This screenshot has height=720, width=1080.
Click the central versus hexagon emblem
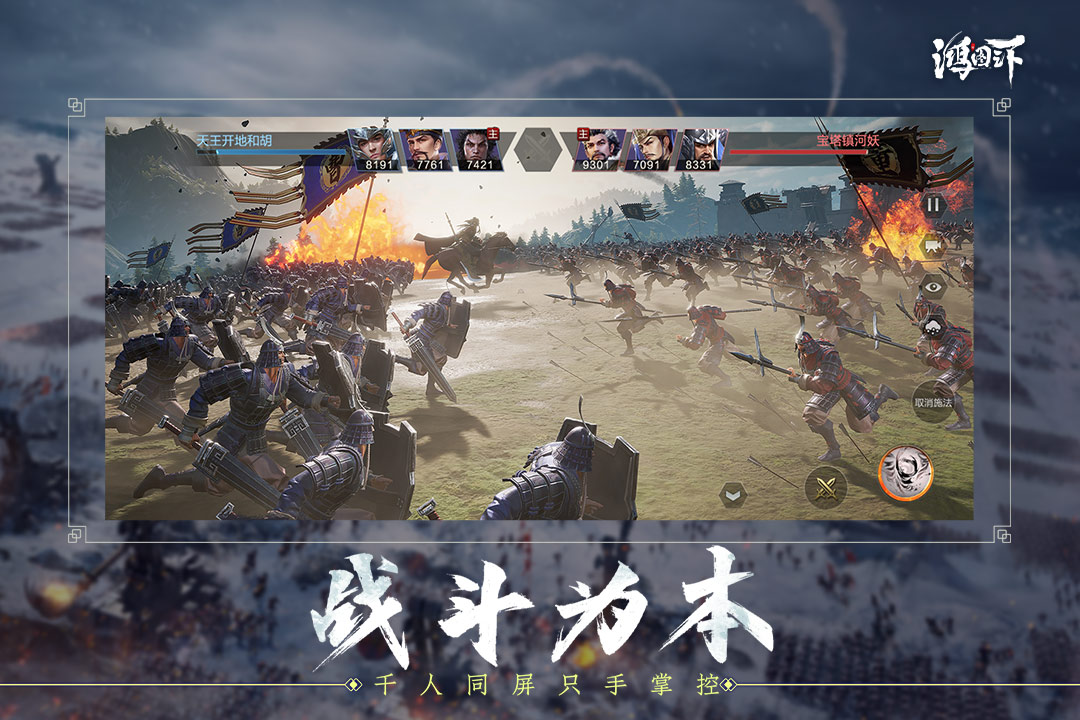click(x=538, y=149)
